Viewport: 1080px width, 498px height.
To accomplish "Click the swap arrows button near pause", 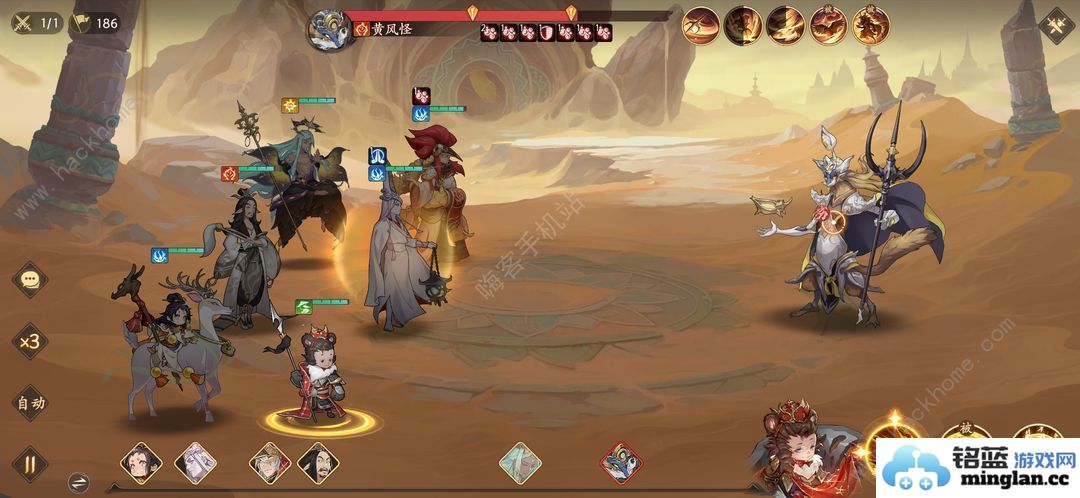I will (x=79, y=482).
